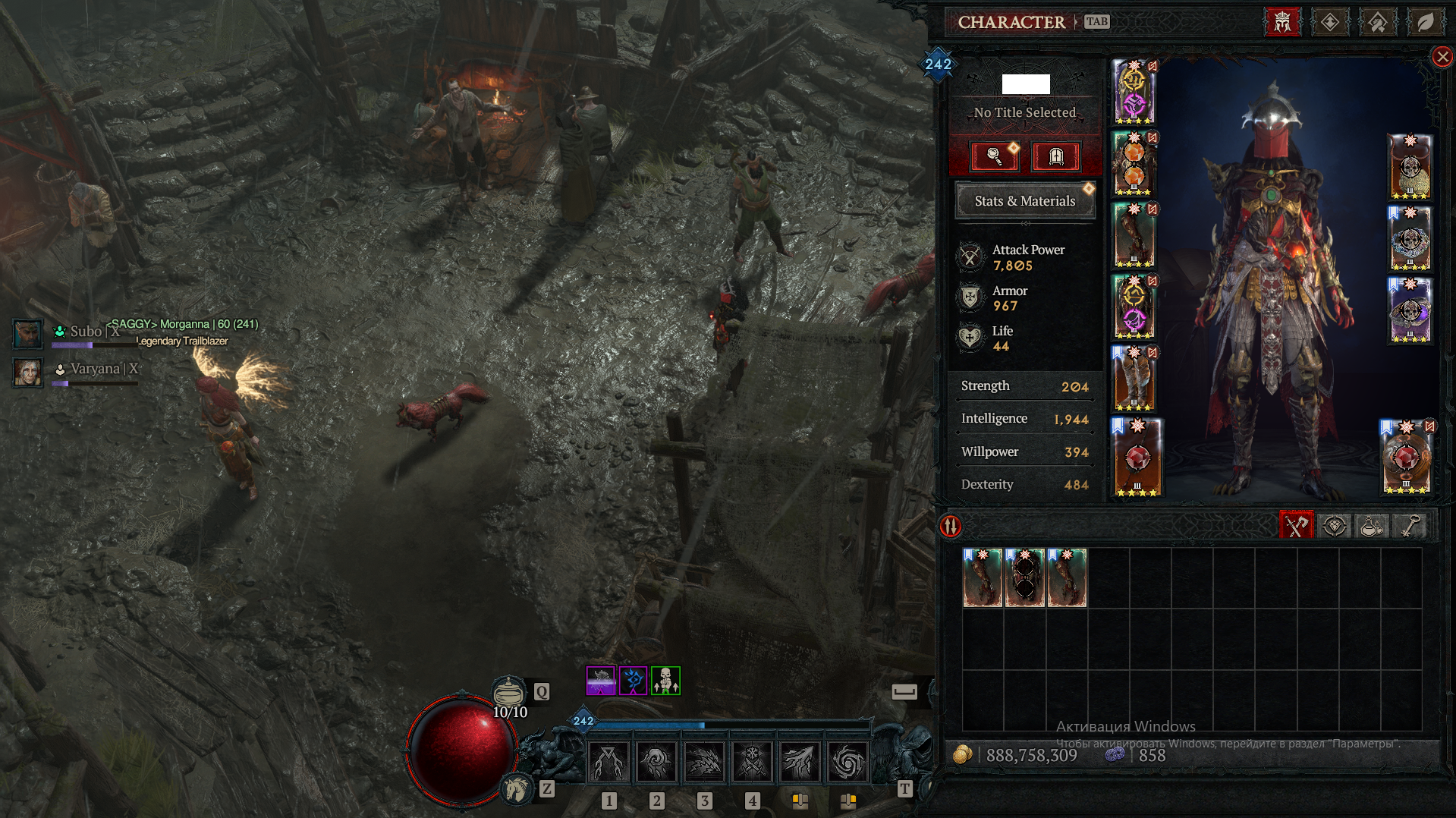Open the Stats & Materials panel
The width and height of the screenshot is (1456, 818).
coord(1024,201)
